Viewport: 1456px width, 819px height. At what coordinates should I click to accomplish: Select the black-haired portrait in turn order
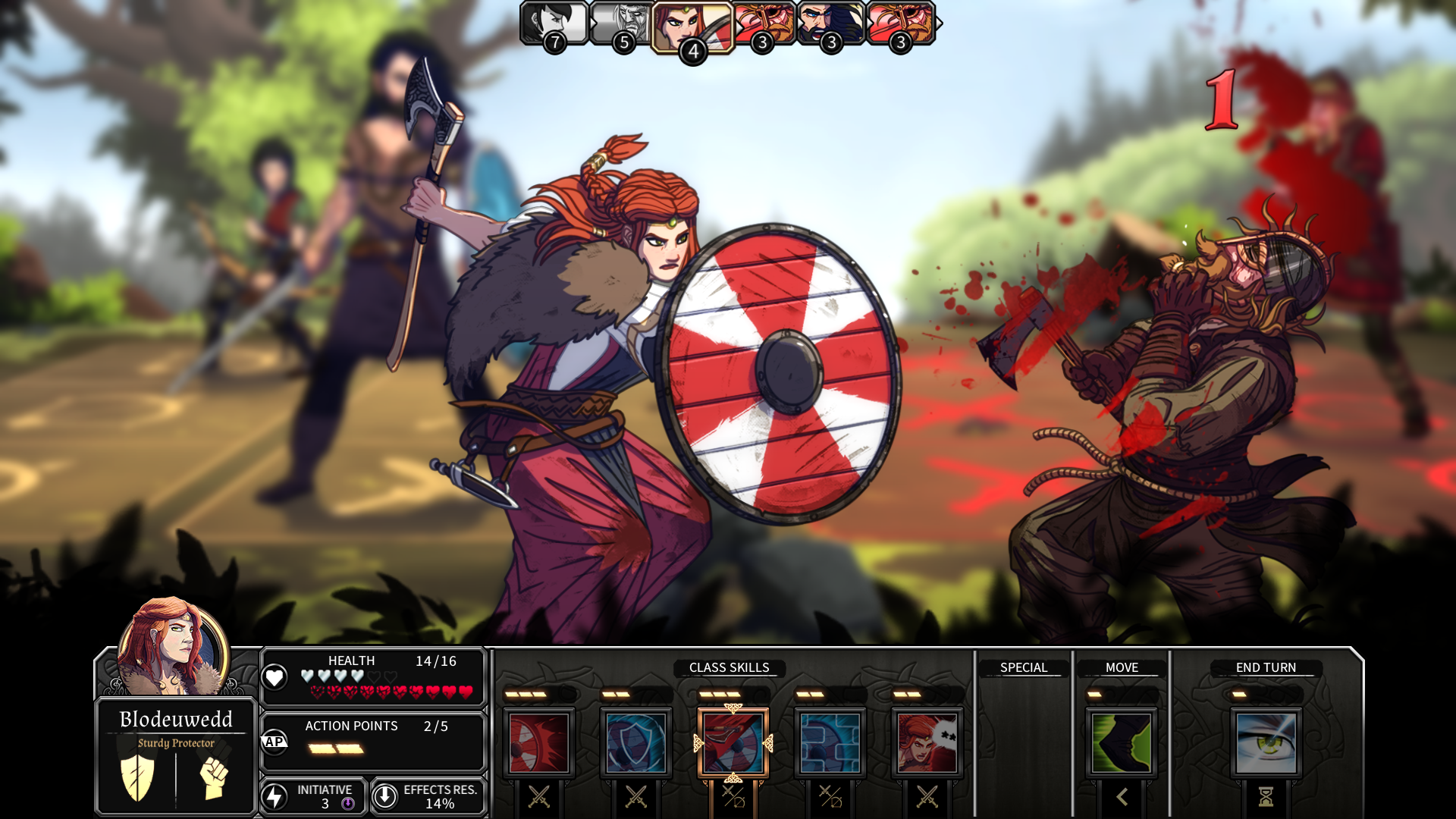tap(554, 23)
